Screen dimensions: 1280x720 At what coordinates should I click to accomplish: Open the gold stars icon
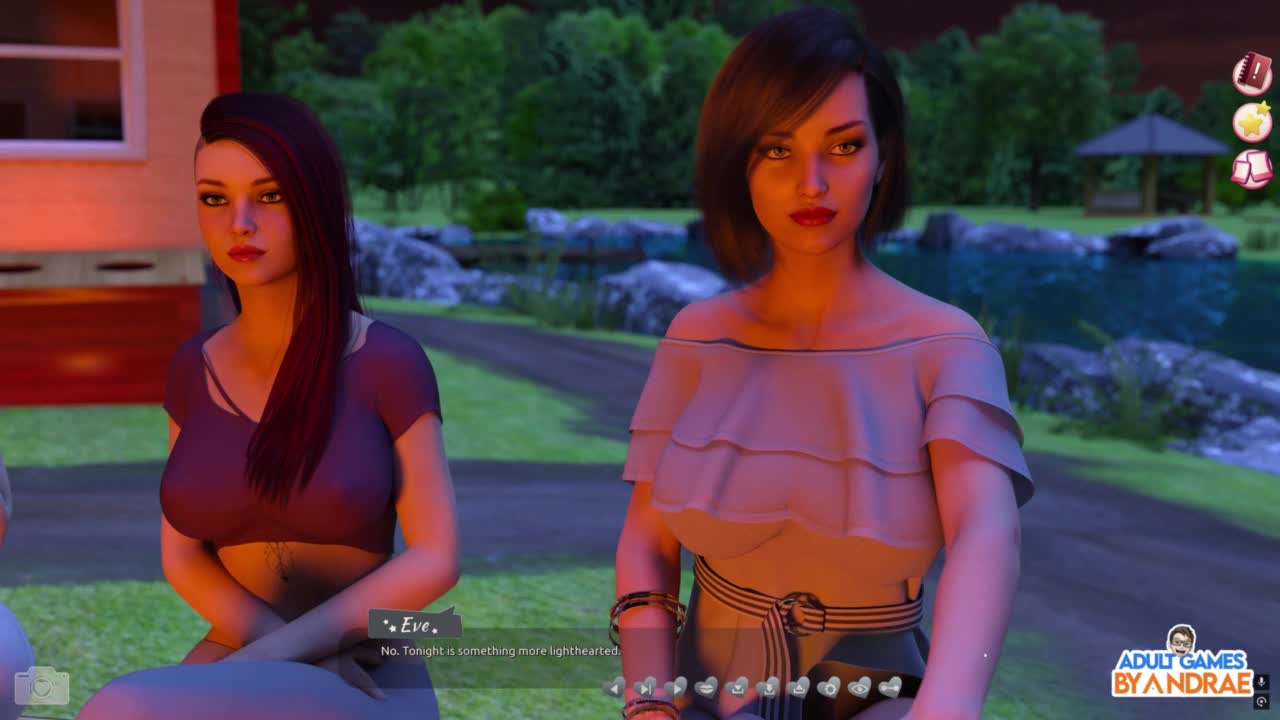1252,122
